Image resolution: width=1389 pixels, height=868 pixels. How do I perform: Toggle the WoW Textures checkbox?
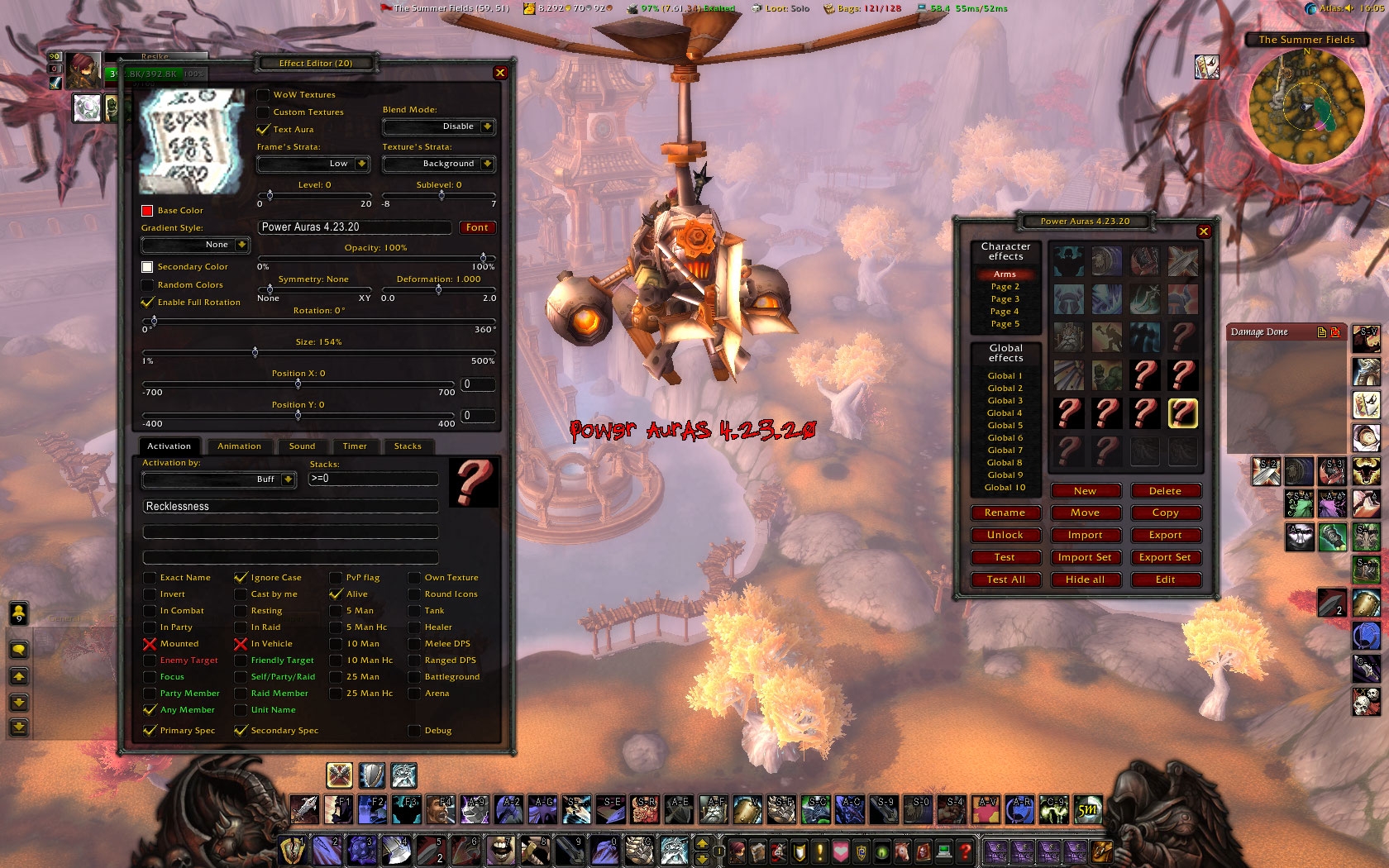pos(264,95)
